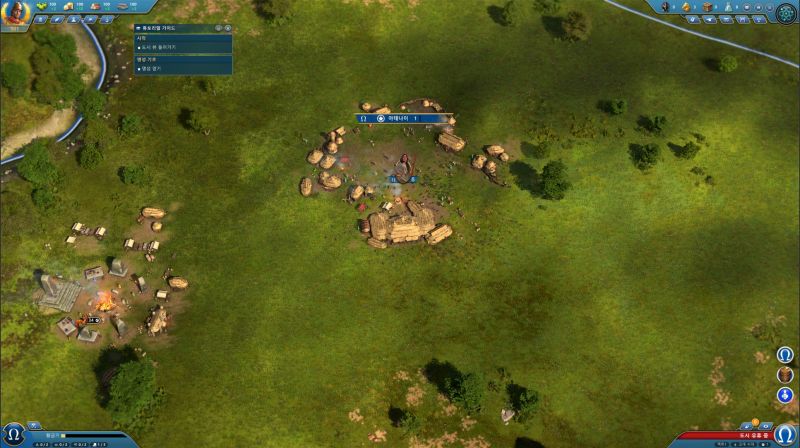Click the end turn omega button
Image resolution: width=800 pixels, height=448 pixels.
(x=785, y=433)
